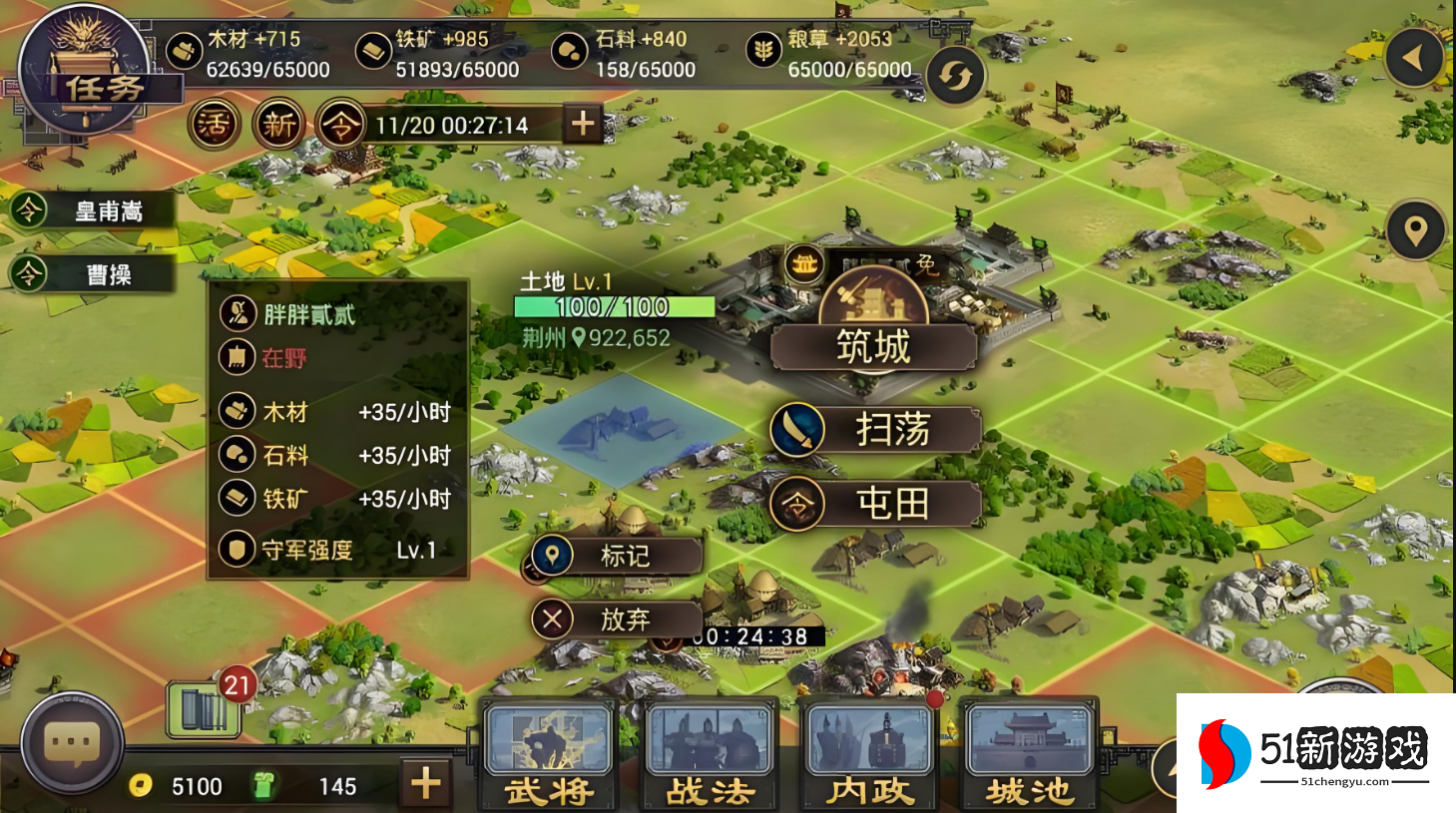Click the refresh arrows button
Viewport: 1456px width, 813px height.
point(955,76)
